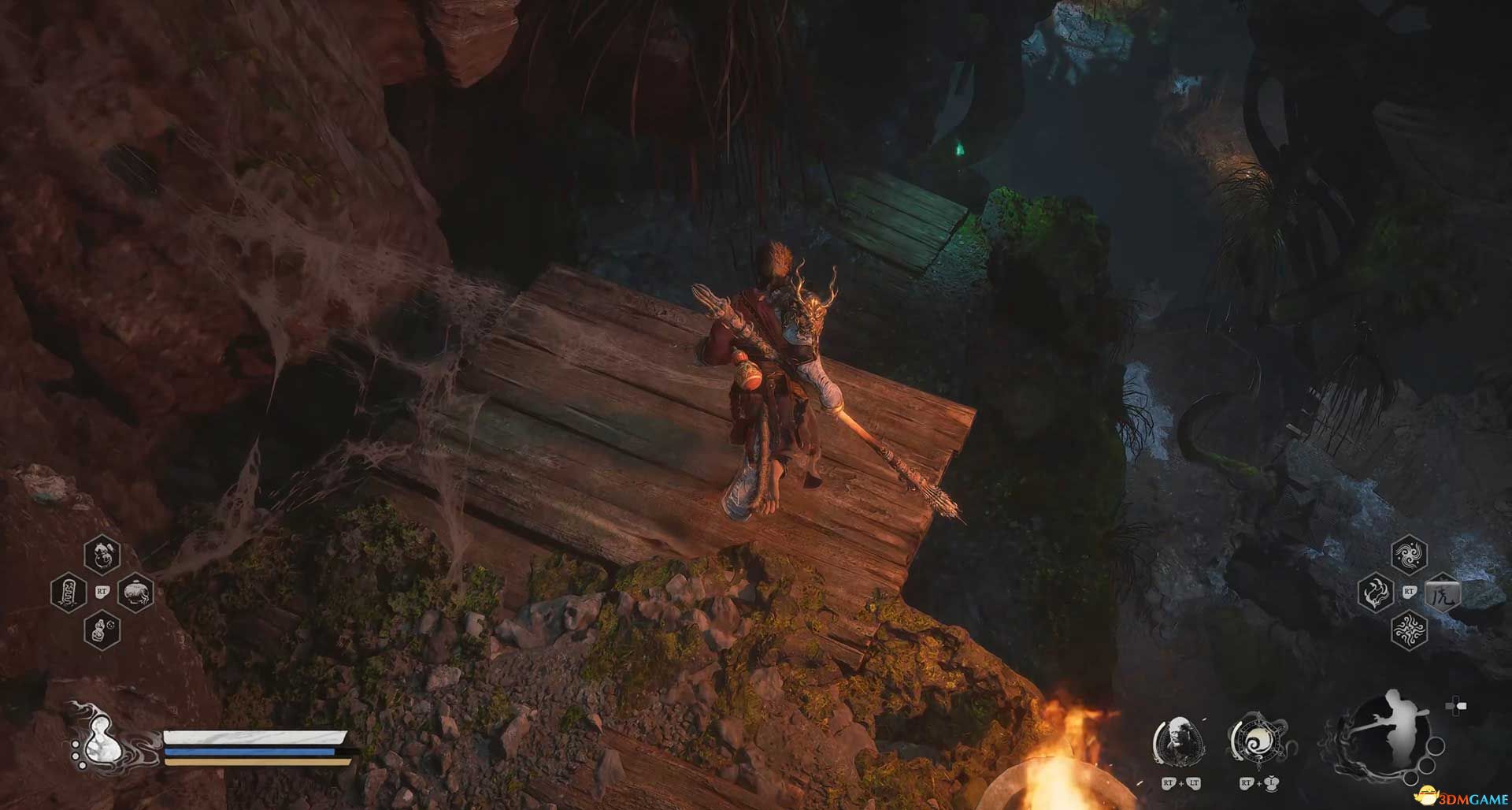The width and height of the screenshot is (1512, 810).
Task: Select the greyed-out calligraphy spell slot
Action: tap(1442, 593)
